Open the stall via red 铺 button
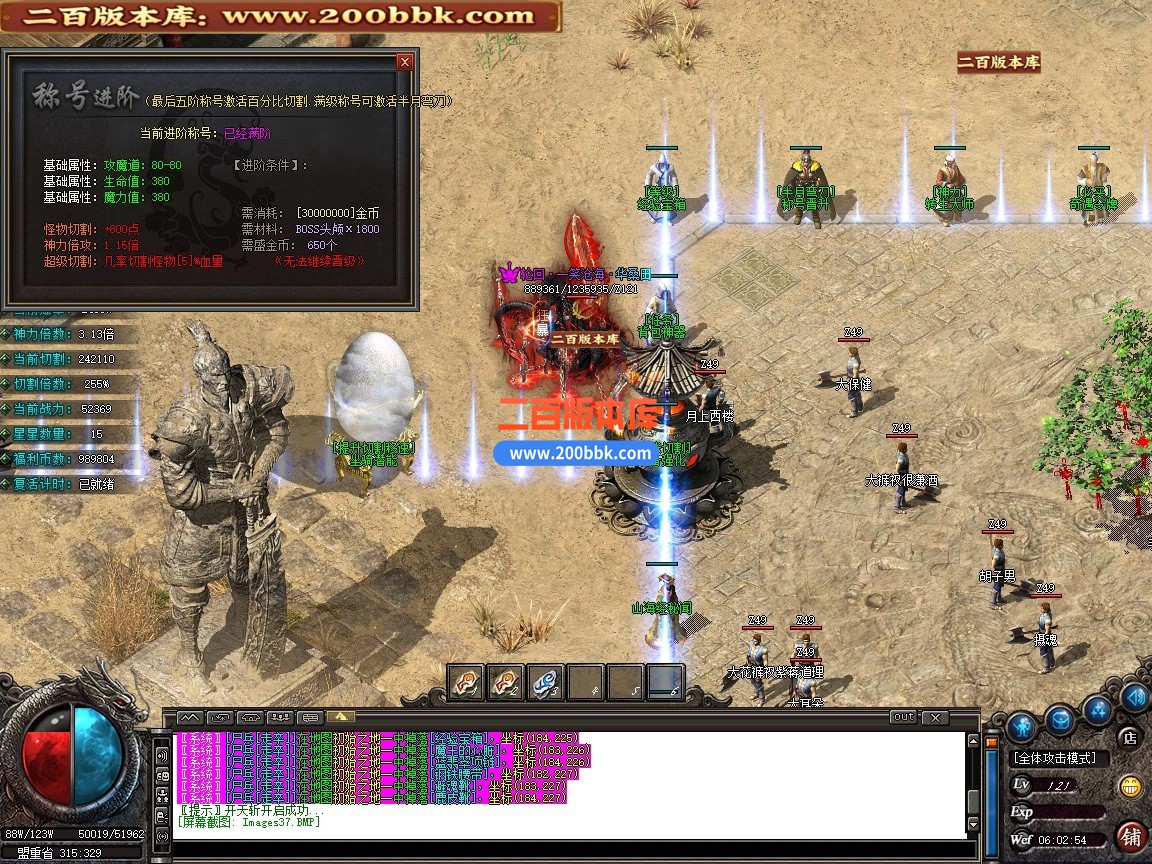Screen dimensions: 1152x864 (1131, 835)
